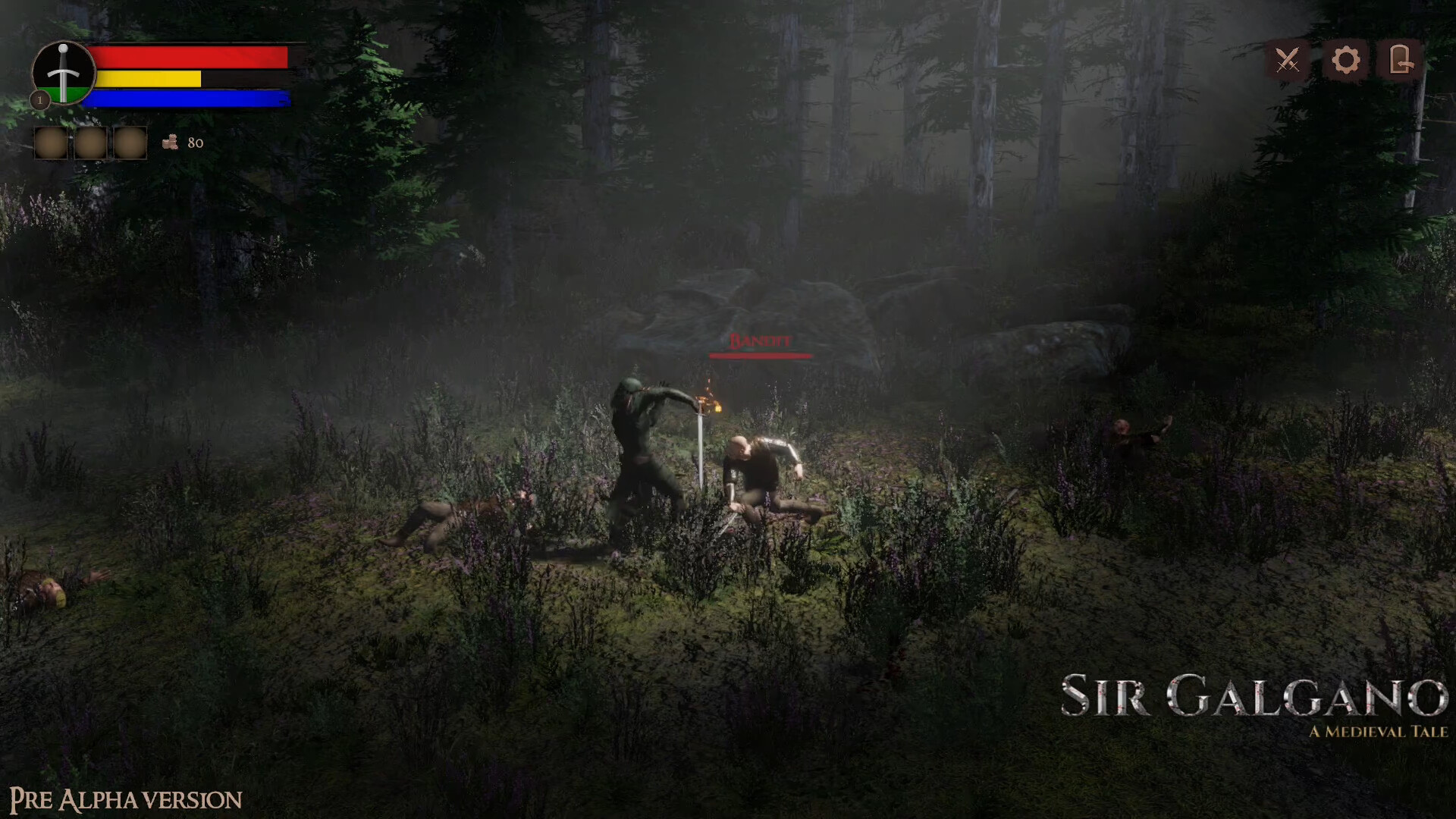Image resolution: width=1456 pixels, height=819 pixels.
Task: Open the middle quick-slot square
Action: 91,141
